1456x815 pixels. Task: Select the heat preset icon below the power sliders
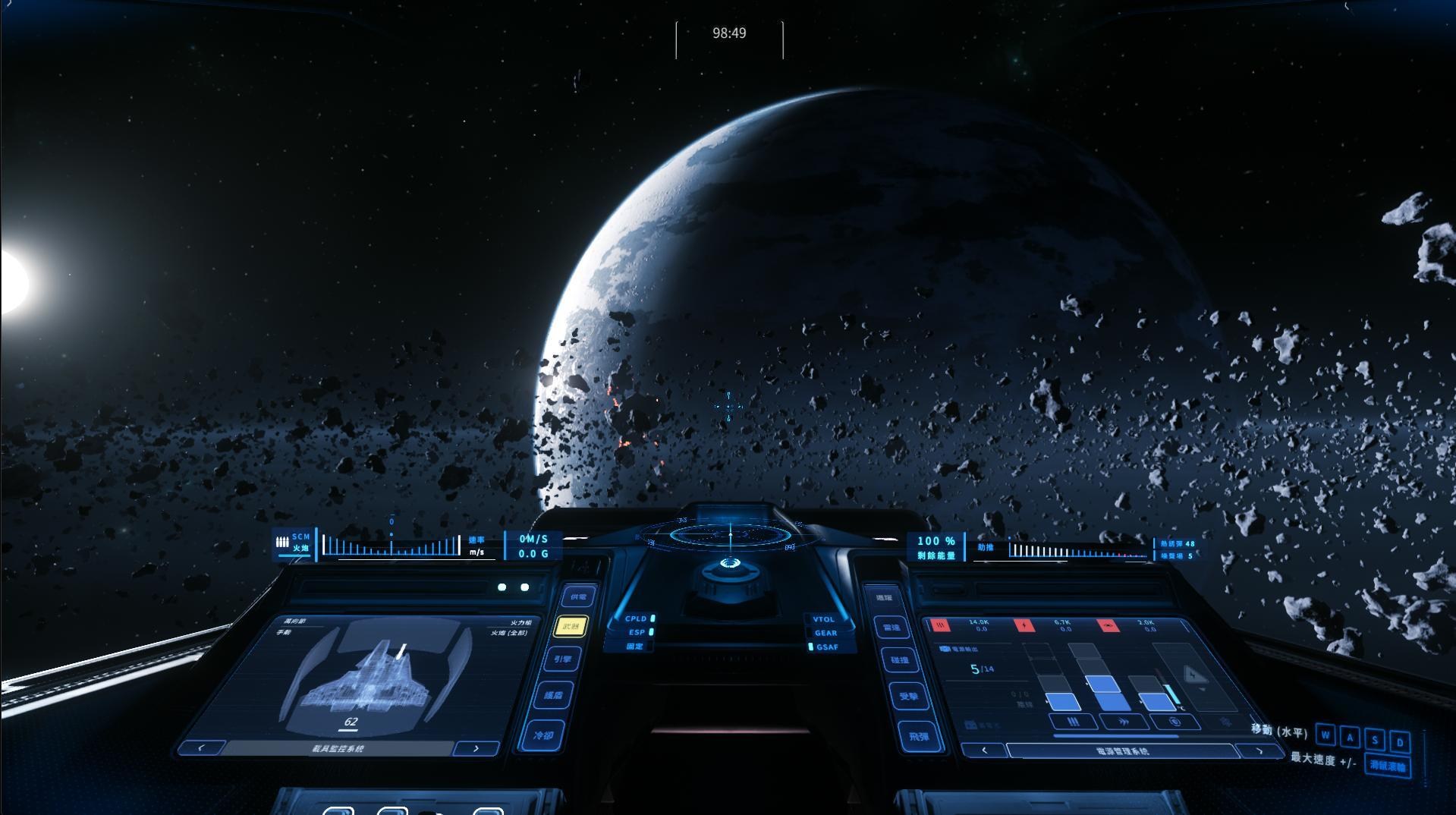tap(1074, 722)
